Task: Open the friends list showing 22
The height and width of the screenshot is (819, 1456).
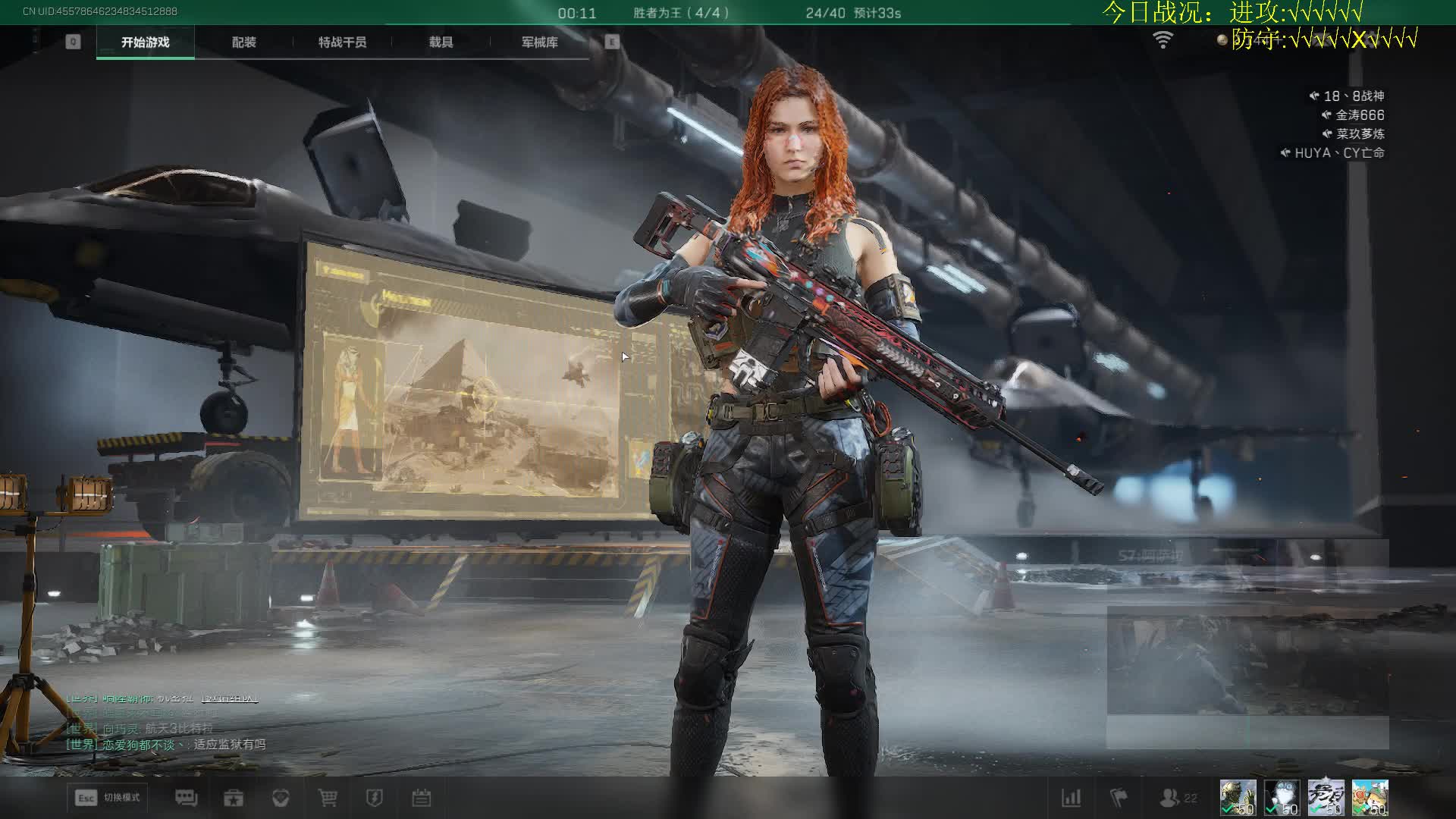Action: tap(1178, 798)
